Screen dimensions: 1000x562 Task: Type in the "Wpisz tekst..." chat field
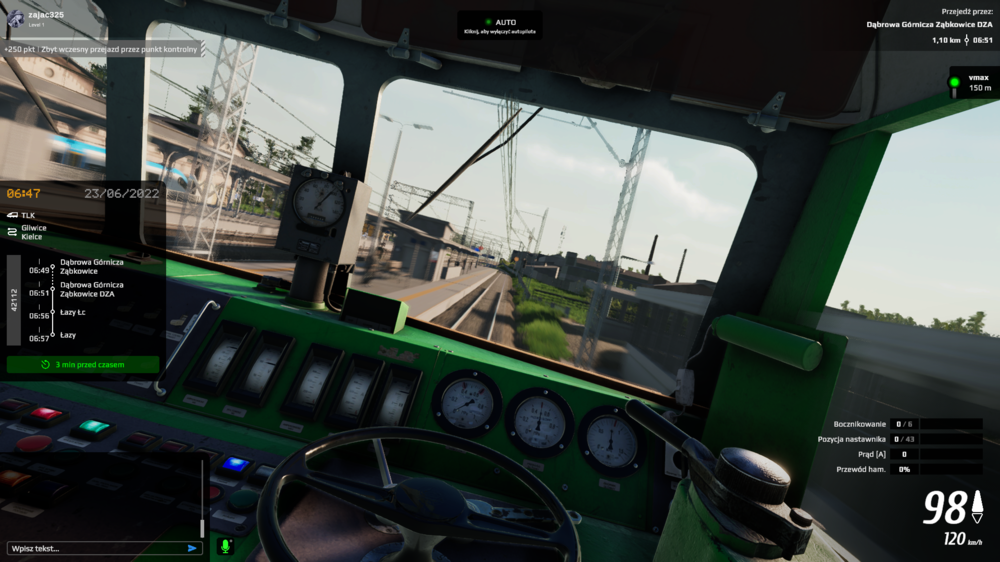pyautogui.click(x=95, y=548)
